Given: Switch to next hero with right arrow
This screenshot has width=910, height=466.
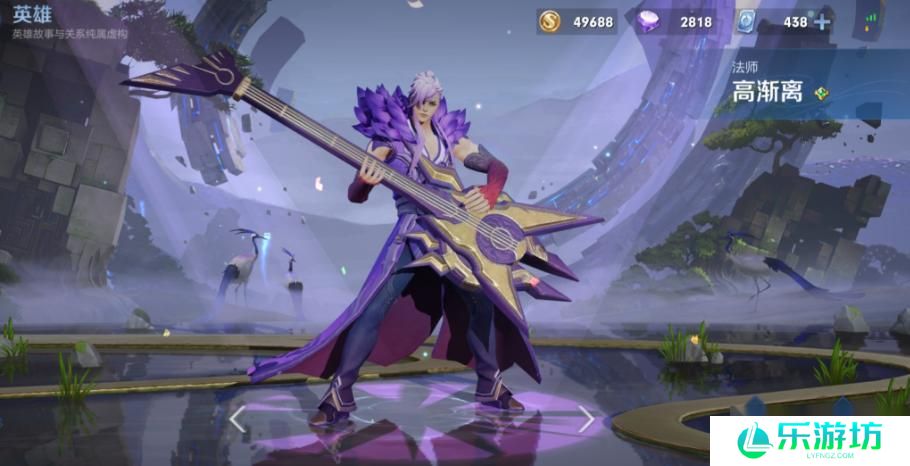Looking at the screenshot, I should coord(586,420).
